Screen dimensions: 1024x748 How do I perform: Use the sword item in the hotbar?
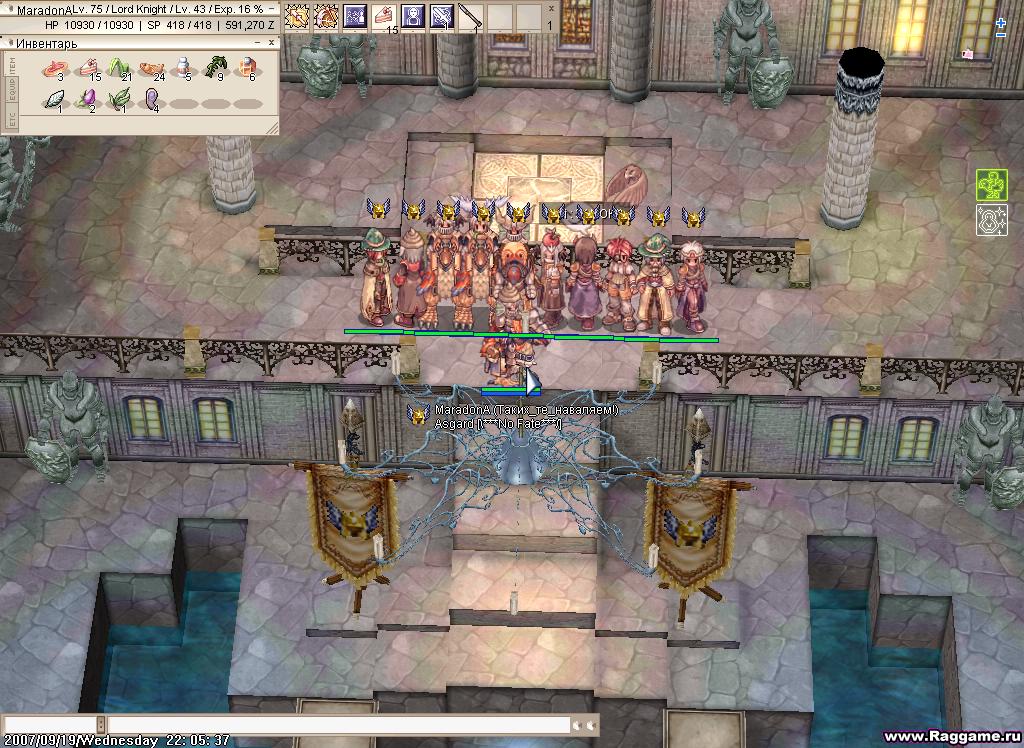471,16
